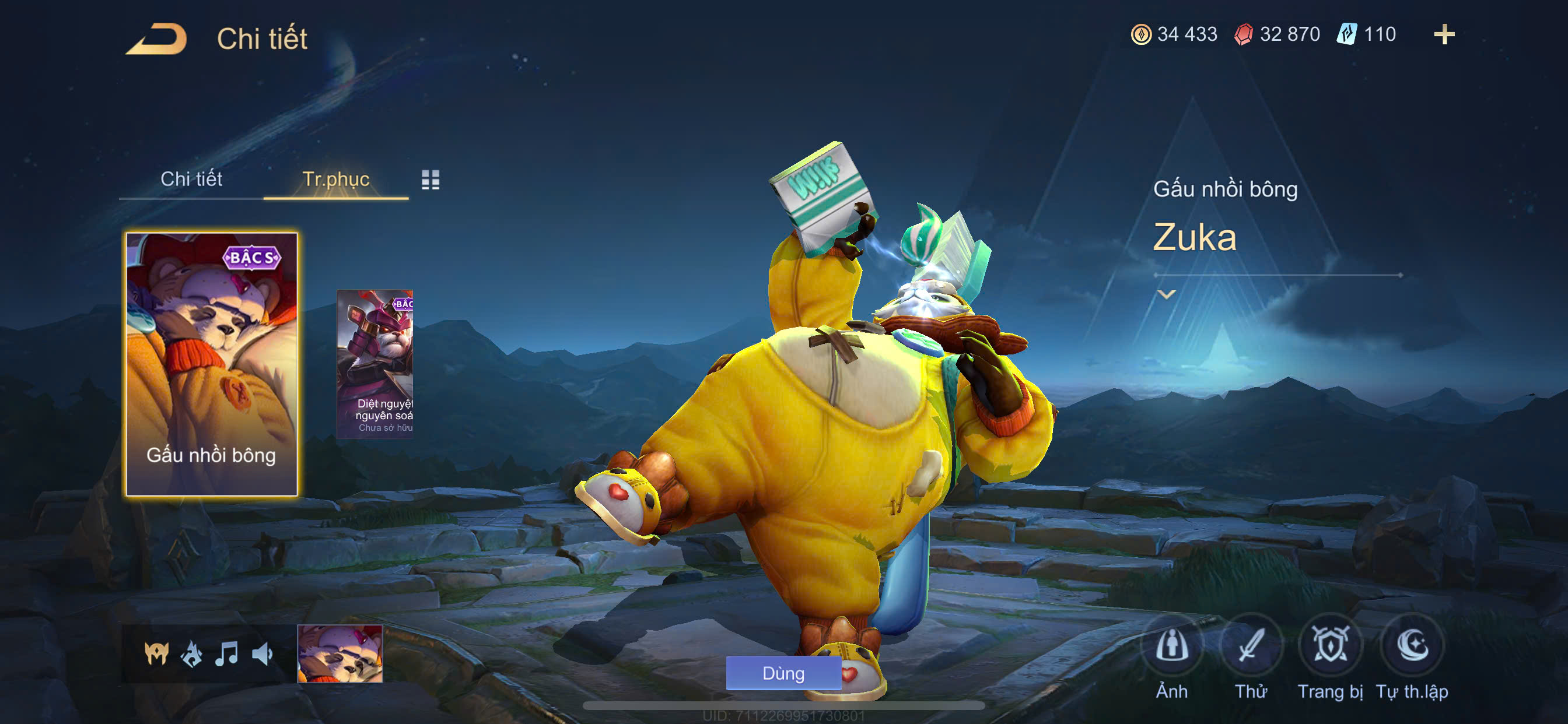Tap the Thử trial button

pyautogui.click(x=1250, y=646)
